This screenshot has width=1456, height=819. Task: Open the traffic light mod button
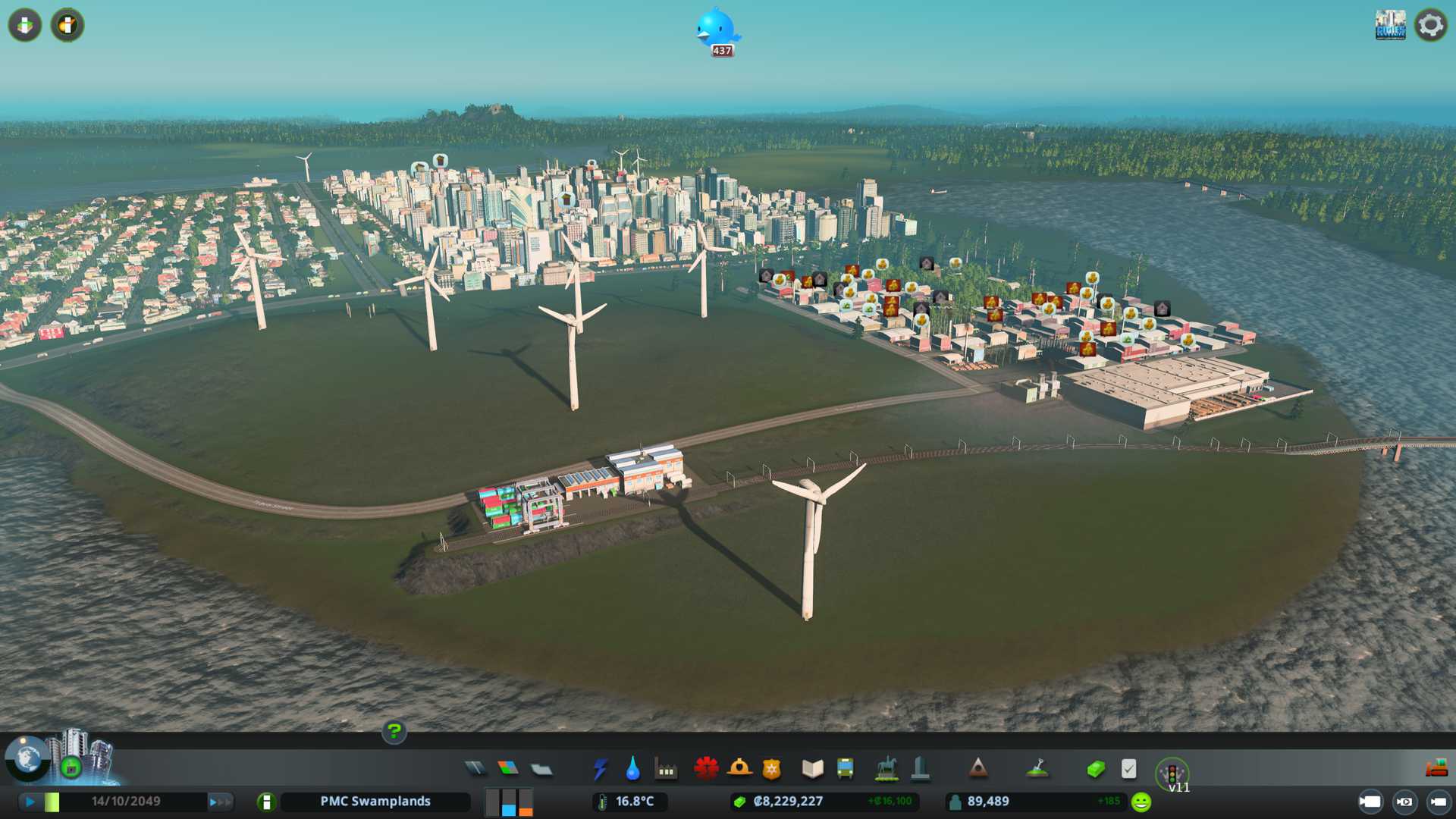click(1172, 773)
